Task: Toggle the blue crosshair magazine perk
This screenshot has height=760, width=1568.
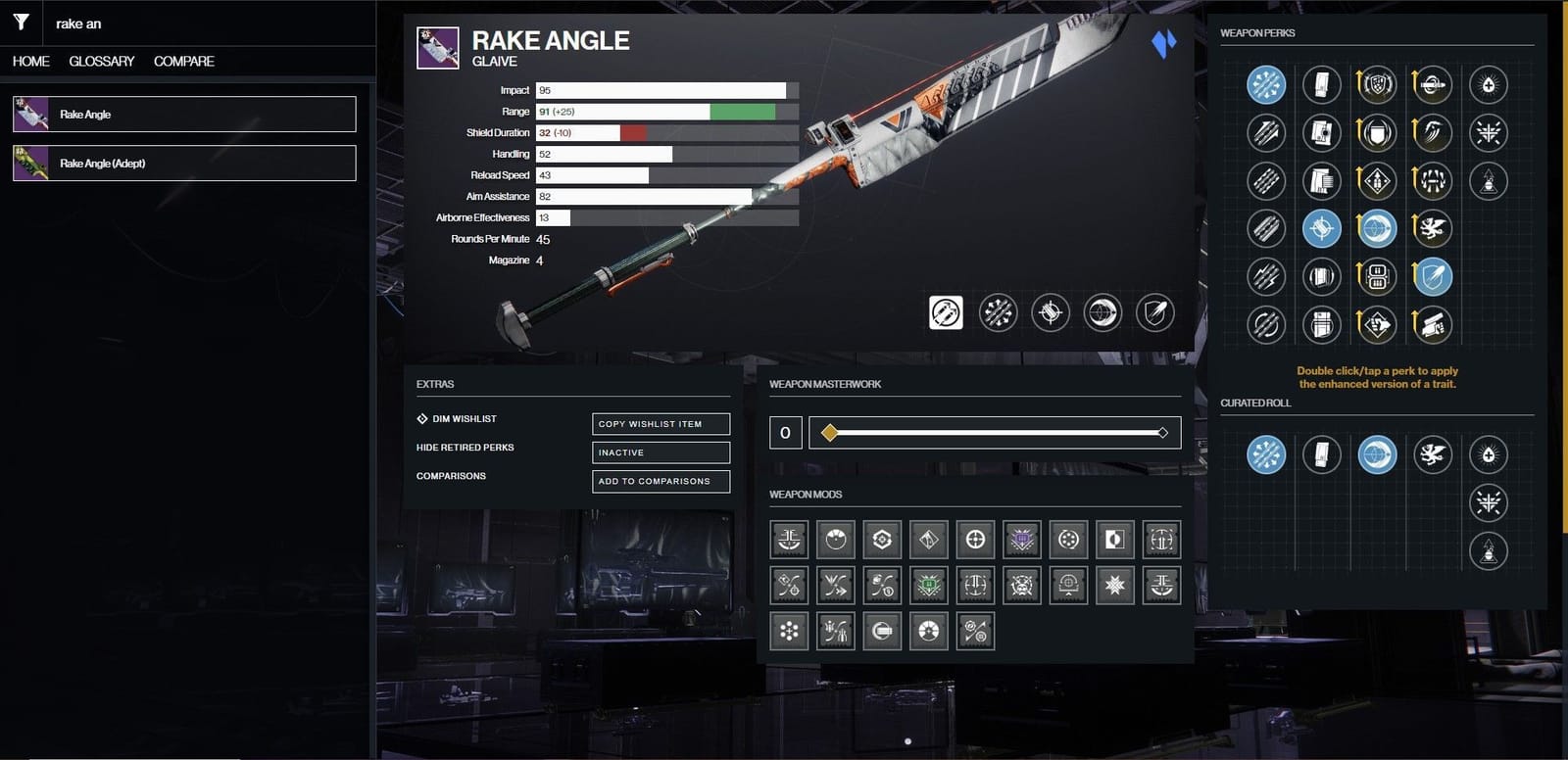Action: click(x=1322, y=228)
